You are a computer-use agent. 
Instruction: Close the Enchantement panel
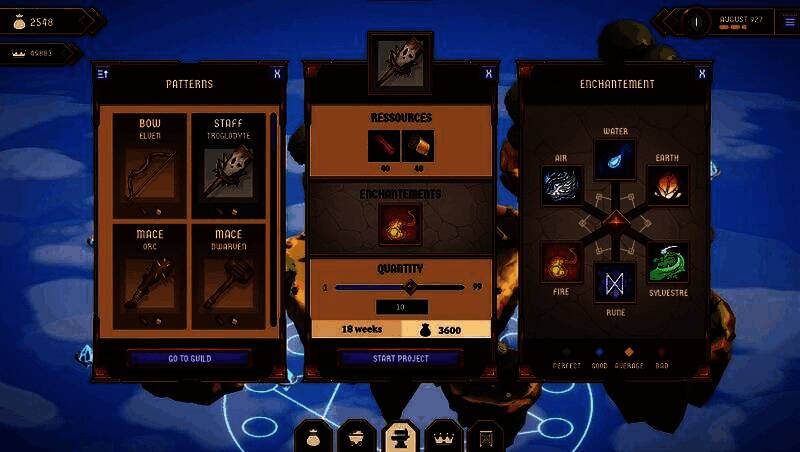[x=701, y=73]
